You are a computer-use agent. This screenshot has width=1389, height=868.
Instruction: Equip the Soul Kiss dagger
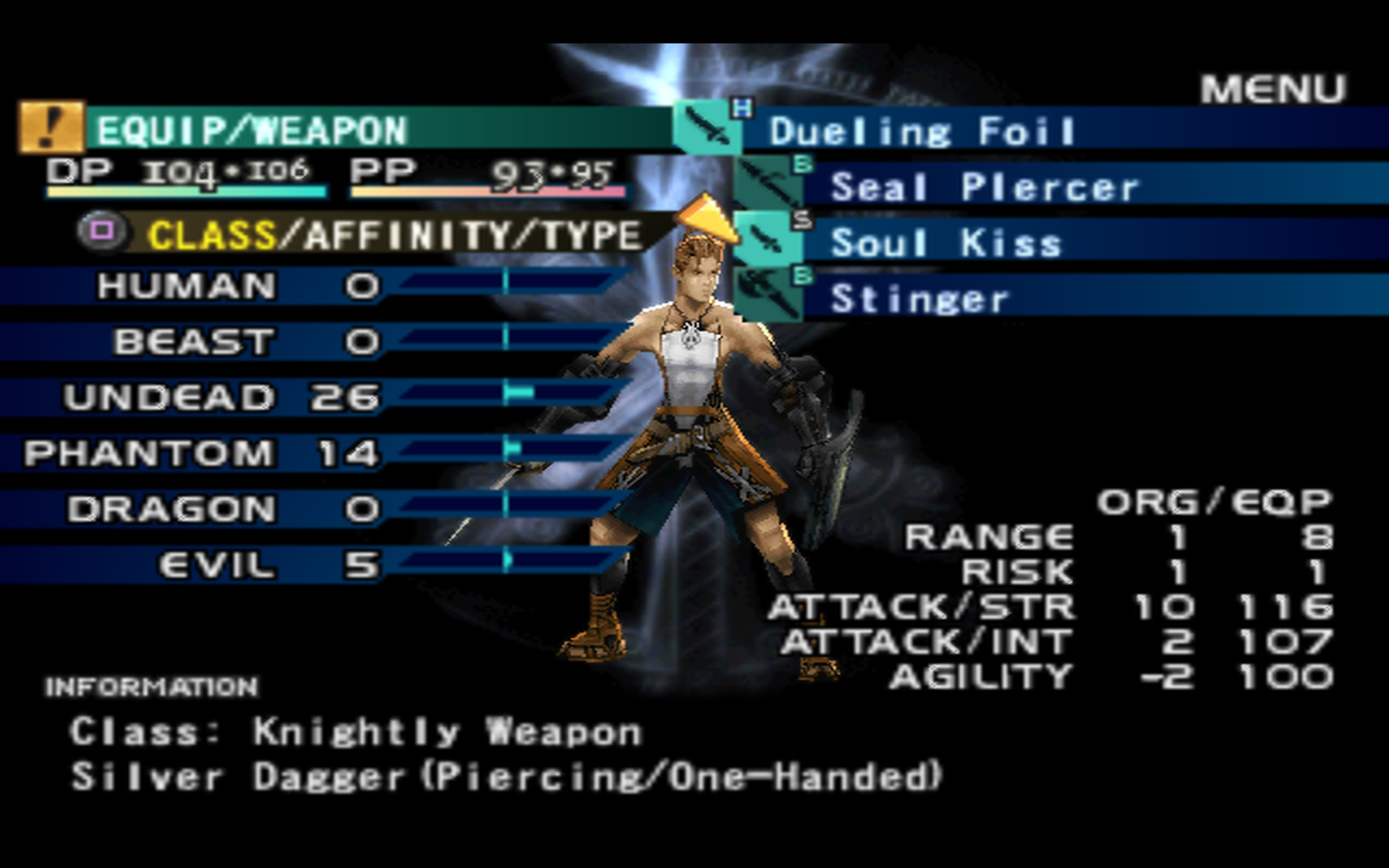coord(946,243)
